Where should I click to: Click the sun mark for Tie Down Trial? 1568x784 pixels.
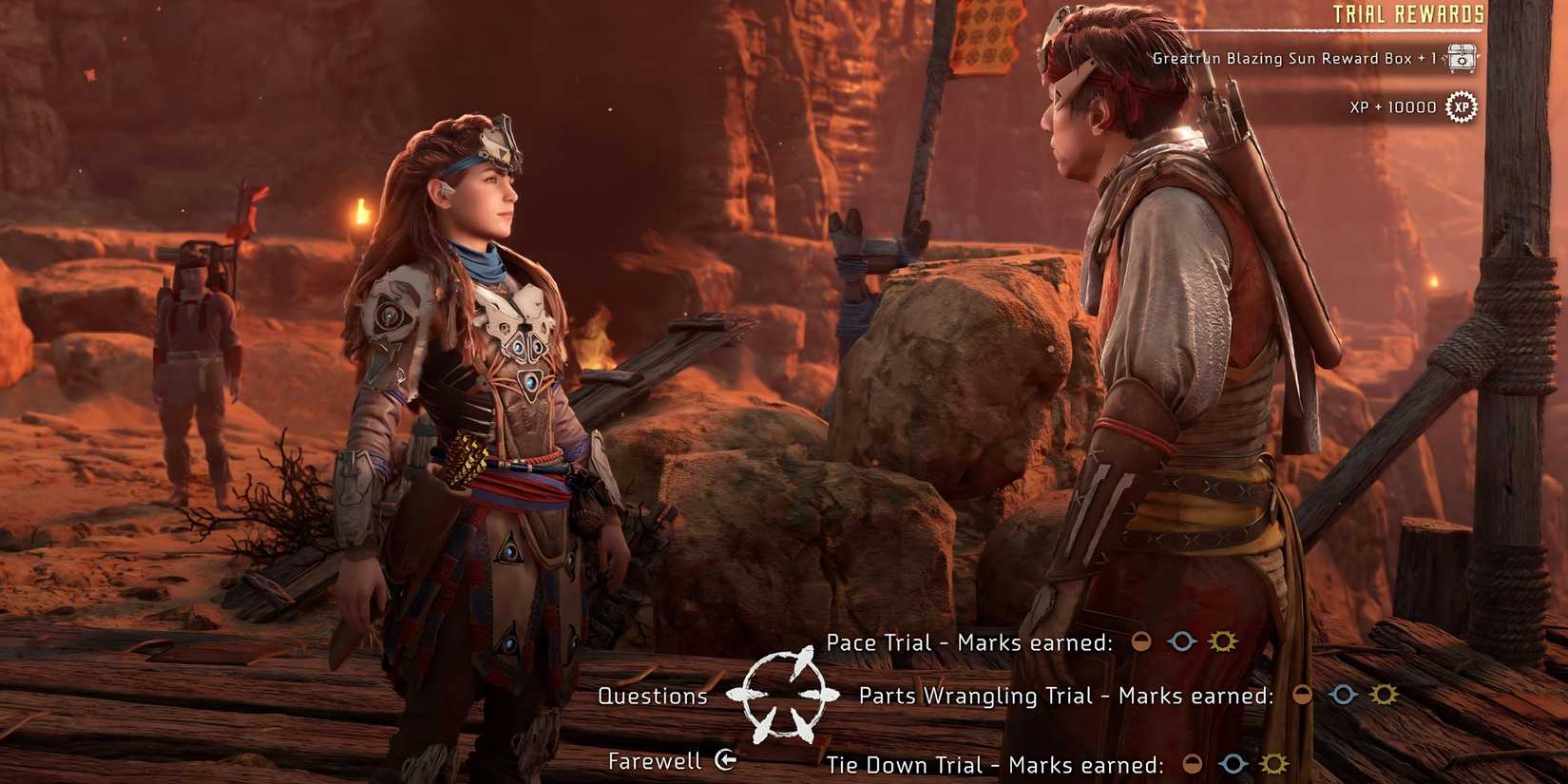[1273, 764]
